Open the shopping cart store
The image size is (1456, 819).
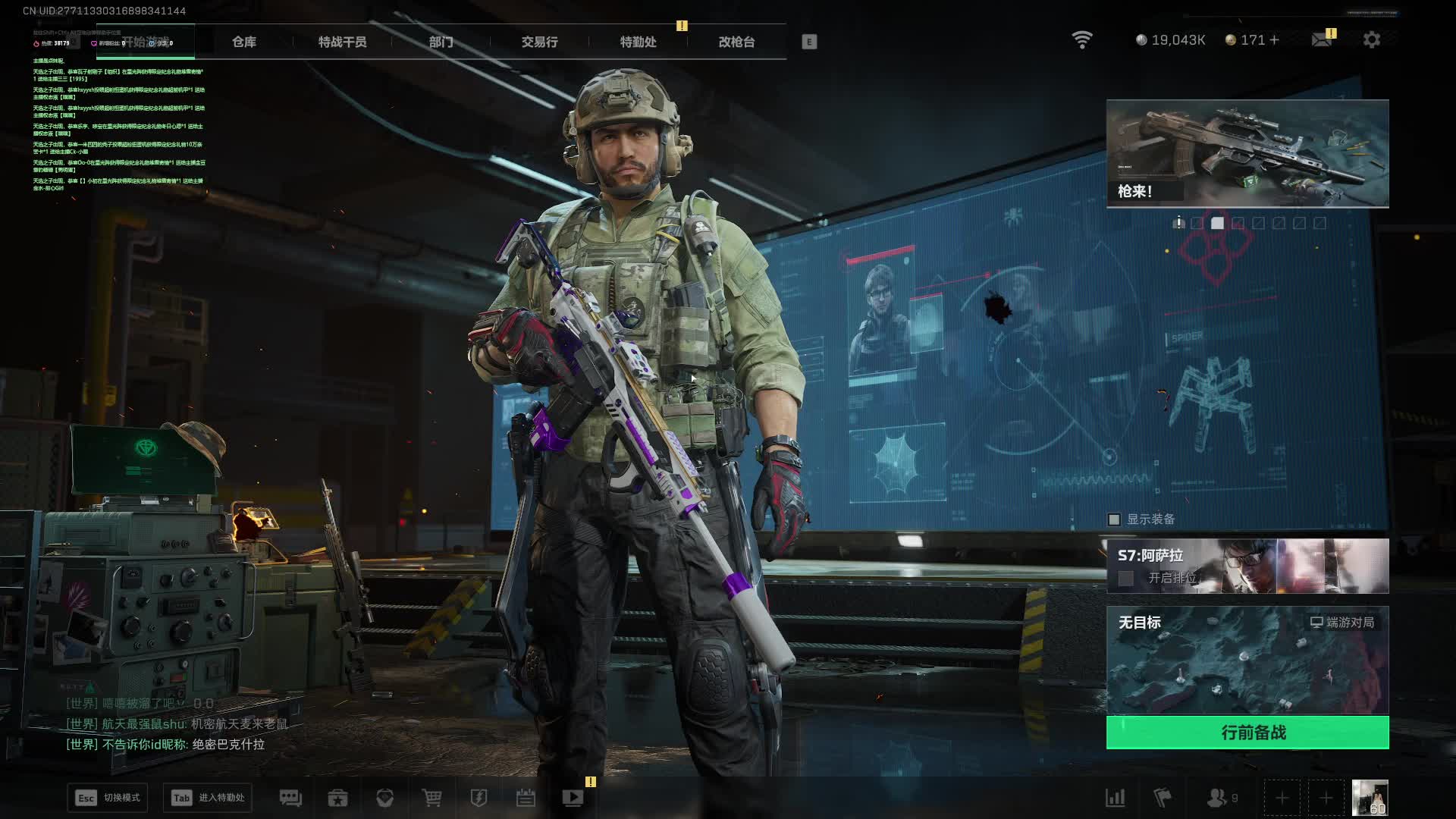coord(431,798)
